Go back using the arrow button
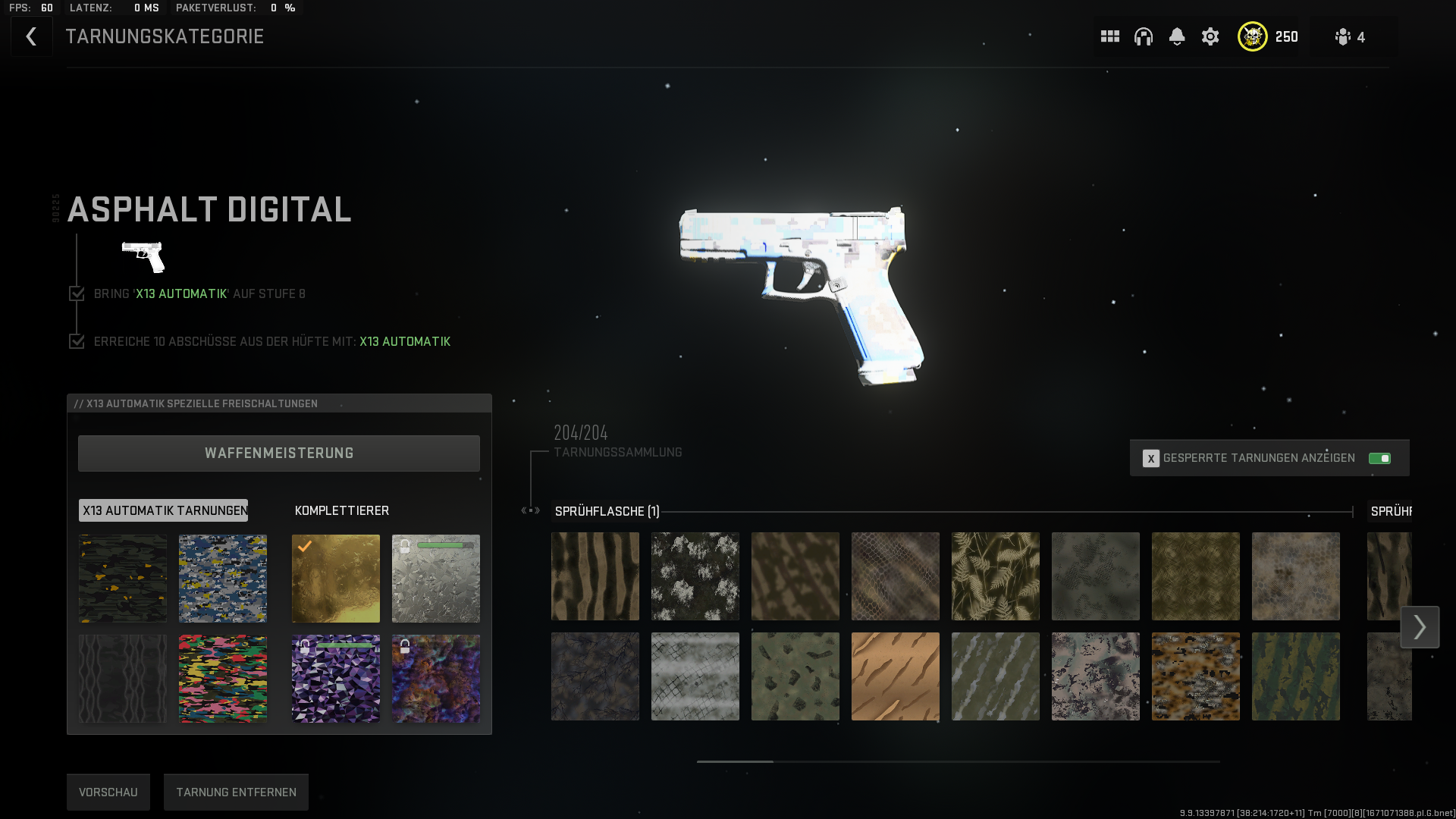This screenshot has width=1456, height=819. (x=31, y=36)
